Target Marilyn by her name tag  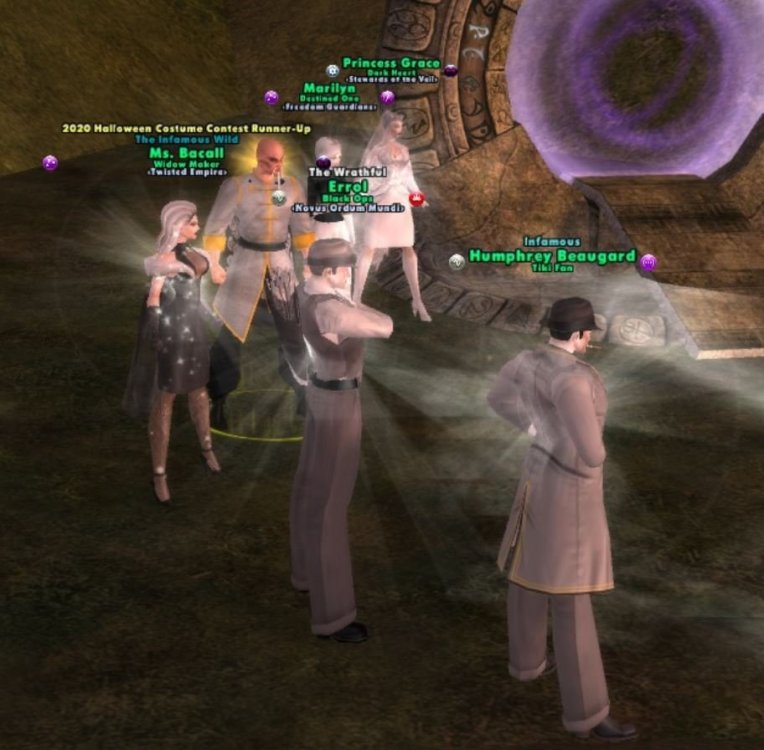tap(329, 89)
